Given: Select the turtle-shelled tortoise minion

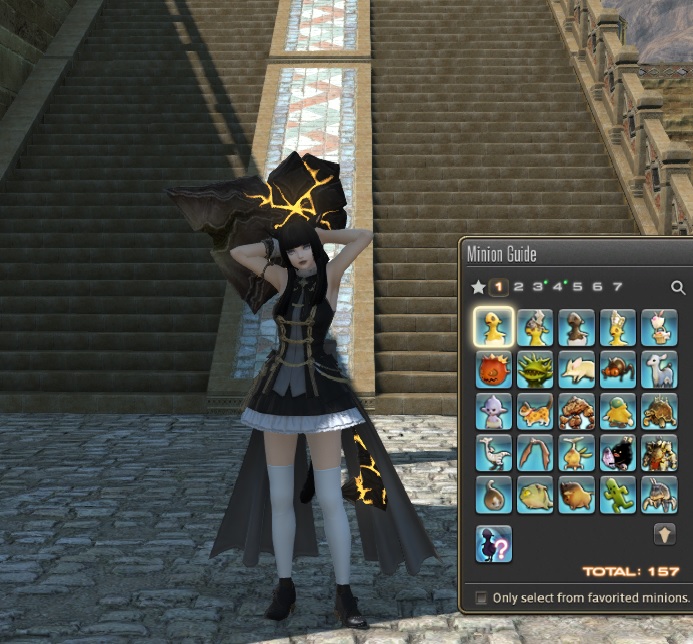Looking at the screenshot, I should tap(659, 410).
